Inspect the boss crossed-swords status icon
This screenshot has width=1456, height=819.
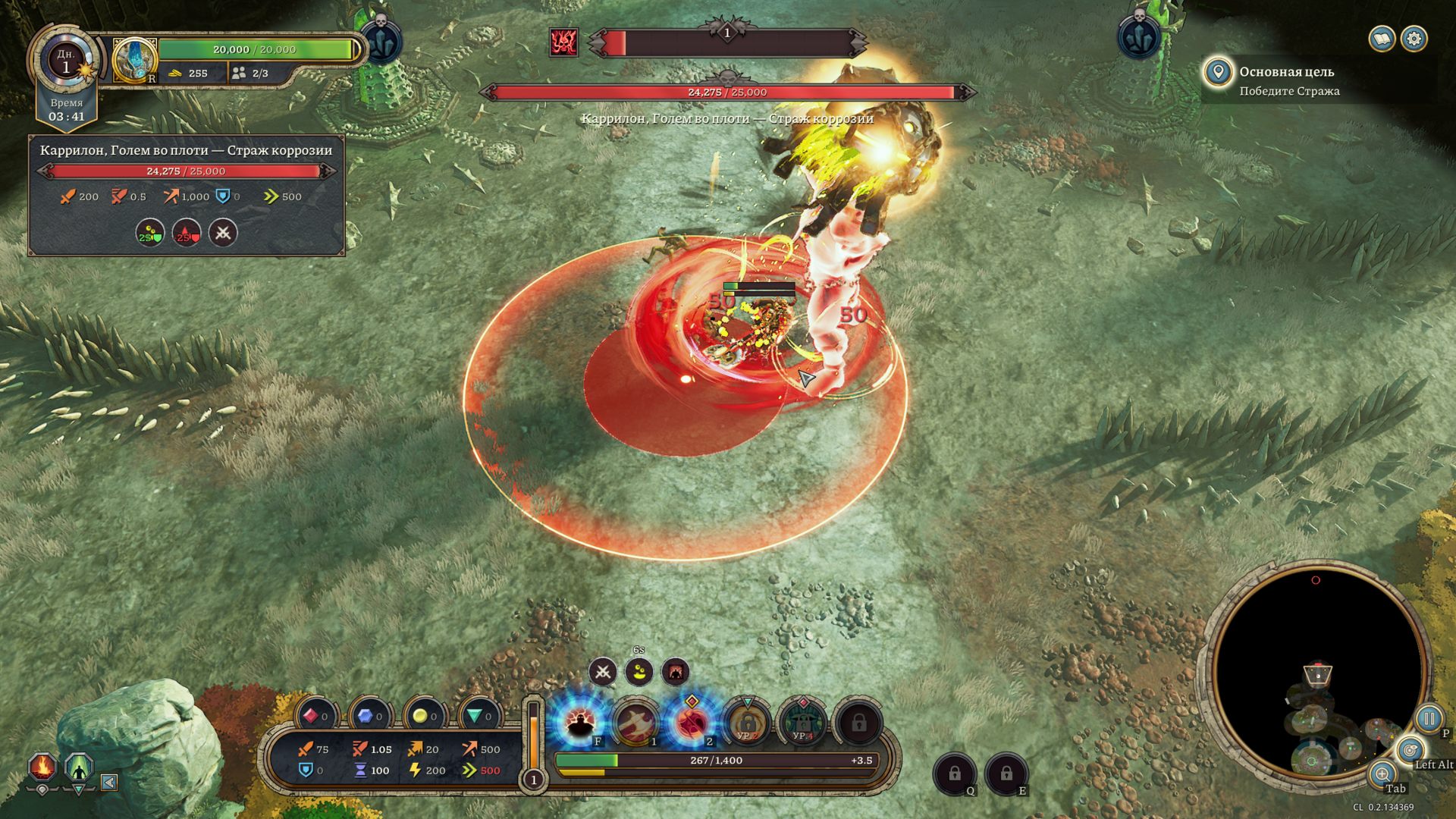click(x=223, y=233)
